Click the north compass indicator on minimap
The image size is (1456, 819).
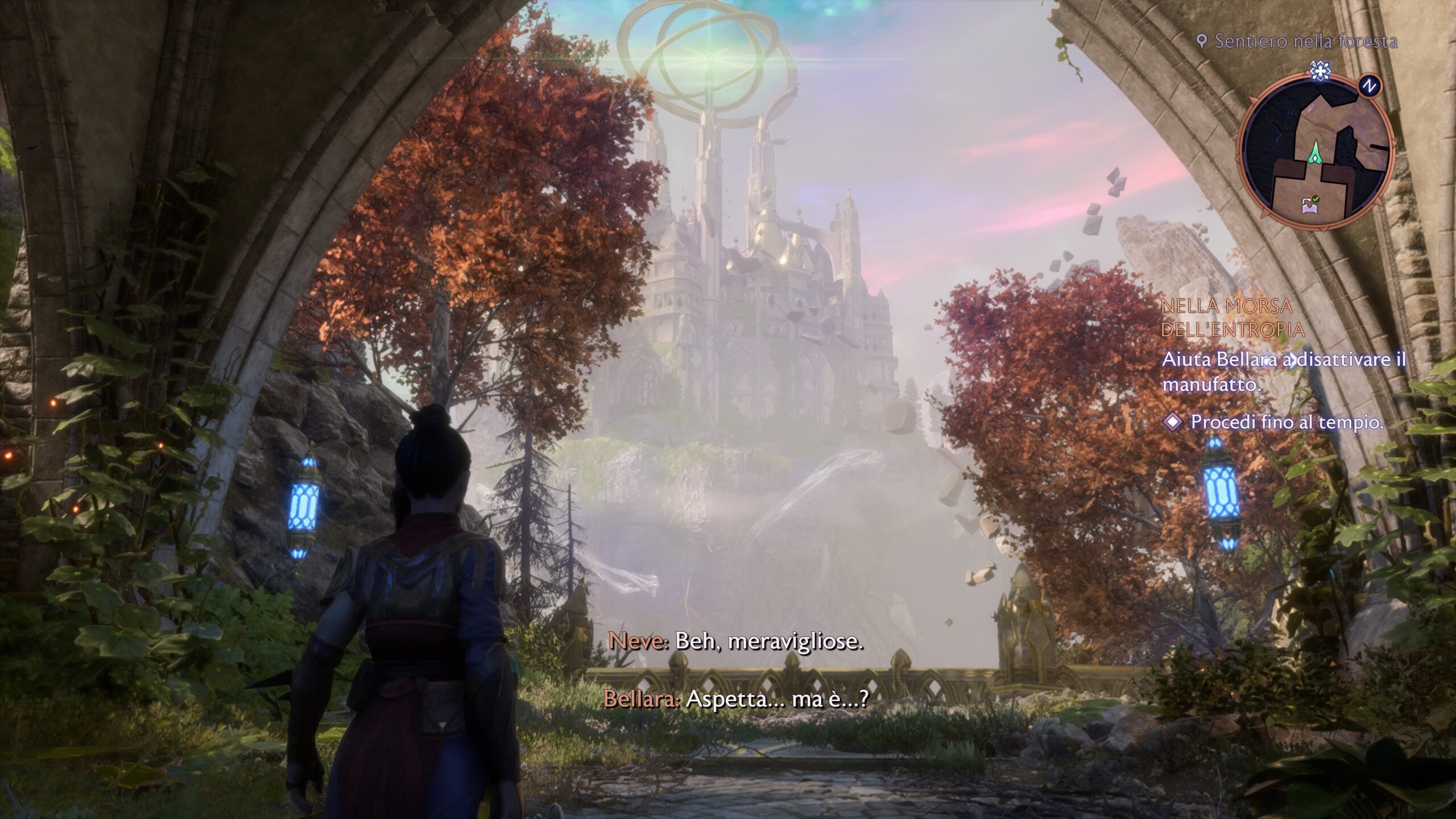pos(1370,86)
